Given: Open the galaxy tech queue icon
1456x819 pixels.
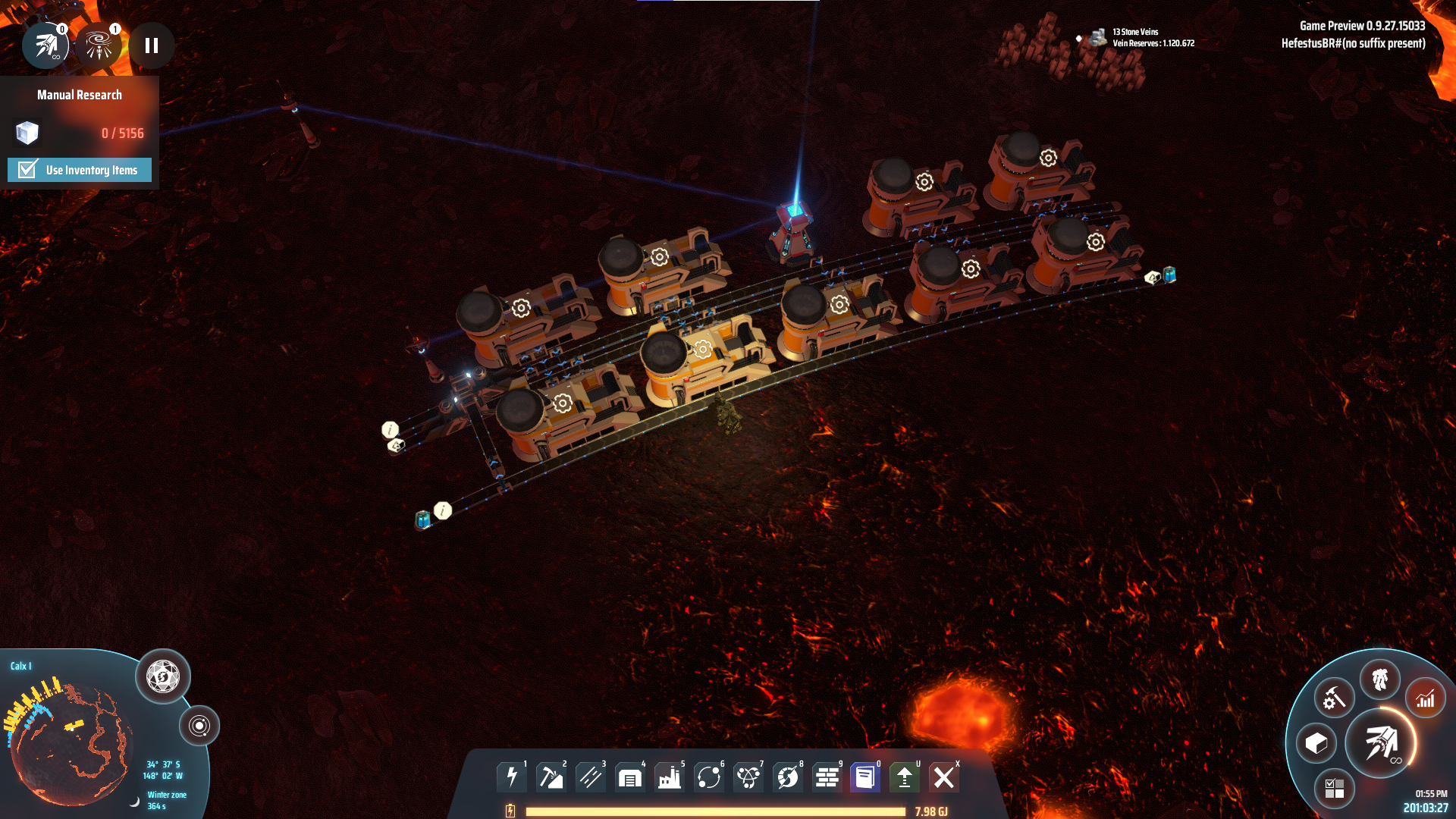Looking at the screenshot, I should point(99,45).
